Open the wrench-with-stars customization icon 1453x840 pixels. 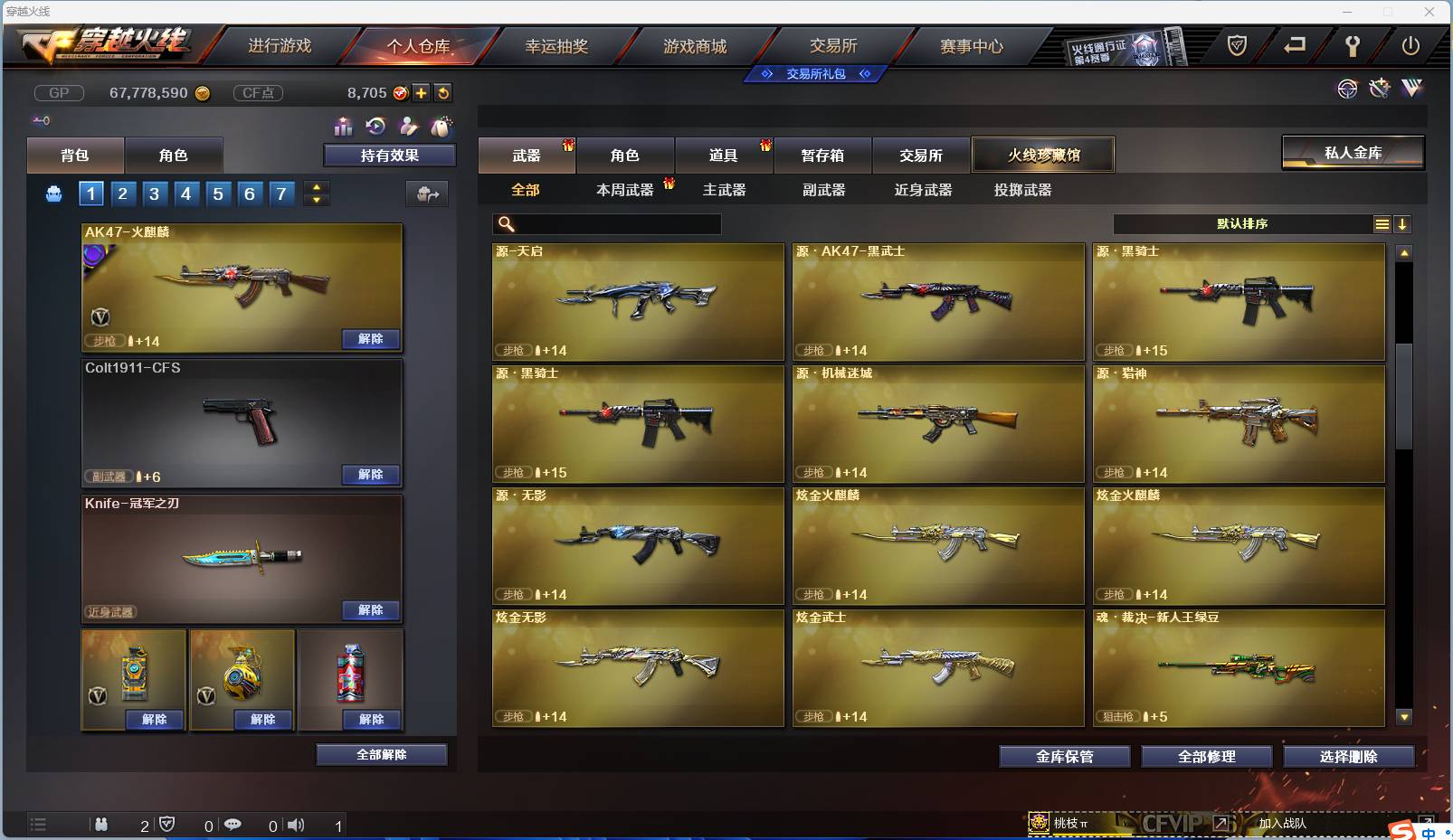coord(1379,89)
